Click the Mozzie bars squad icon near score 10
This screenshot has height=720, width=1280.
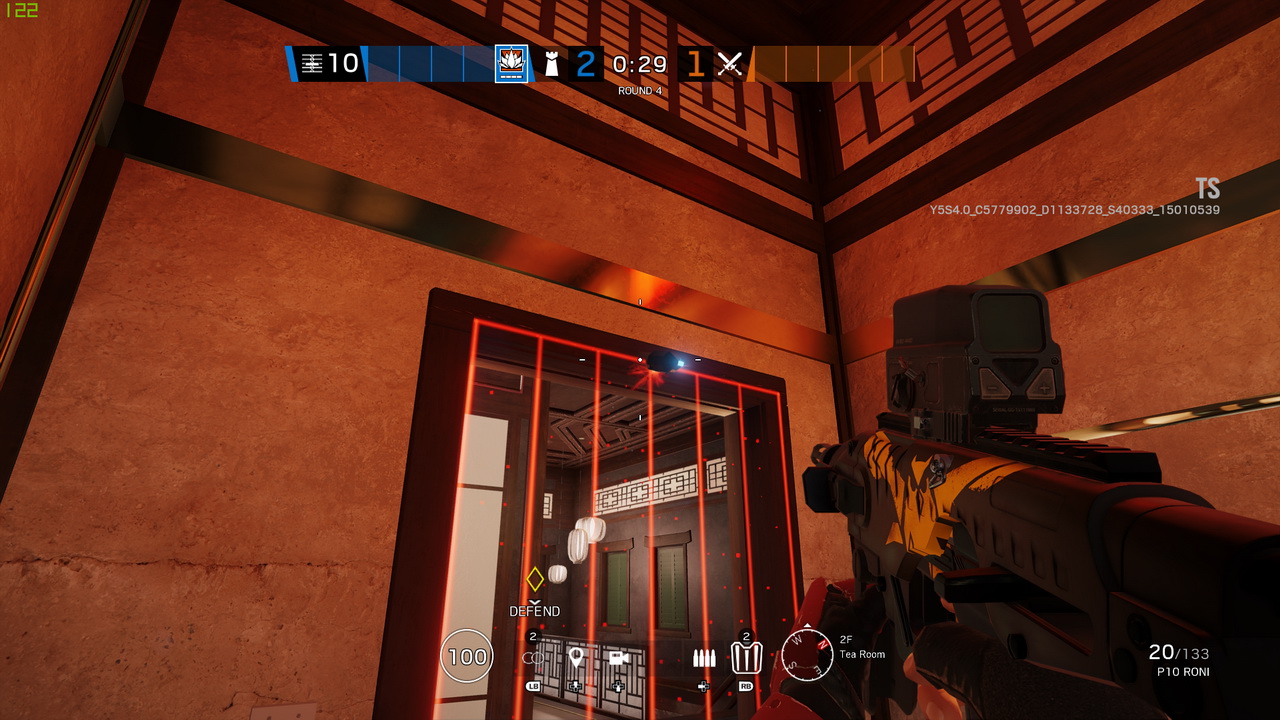coord(314,64)
